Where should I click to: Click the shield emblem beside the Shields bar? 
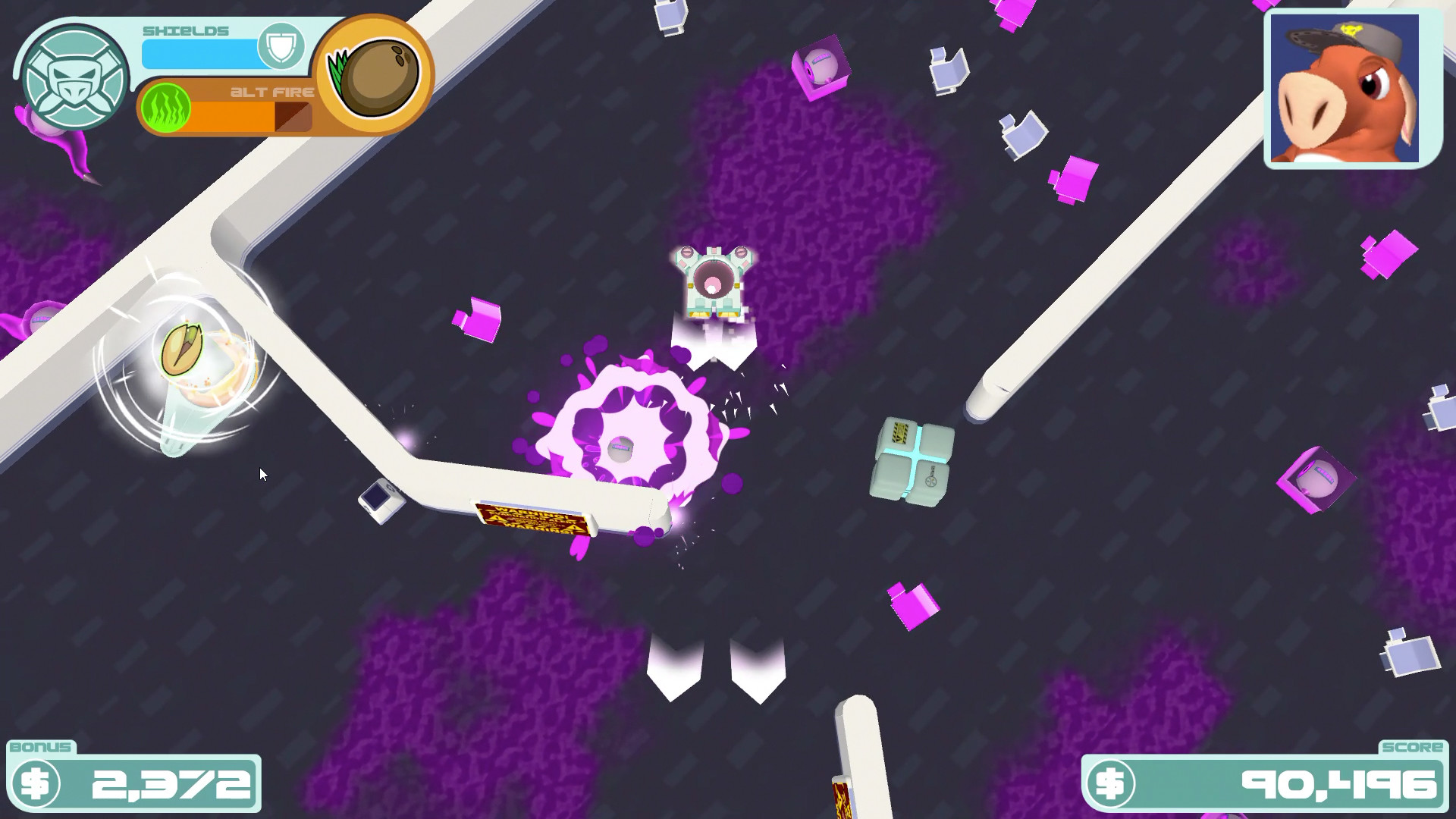tap(281, 47)
